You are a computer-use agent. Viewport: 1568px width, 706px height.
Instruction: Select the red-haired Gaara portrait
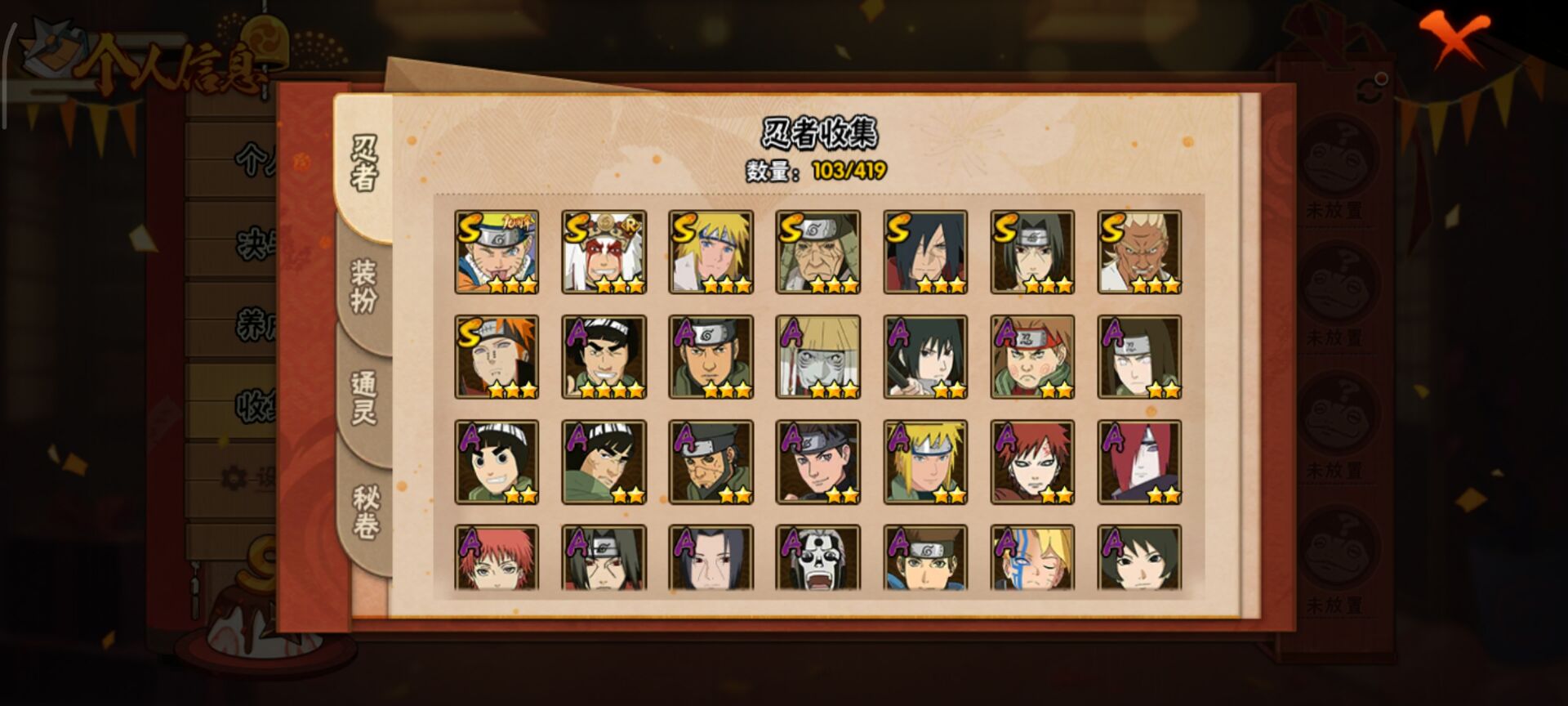pos(1032,462)
